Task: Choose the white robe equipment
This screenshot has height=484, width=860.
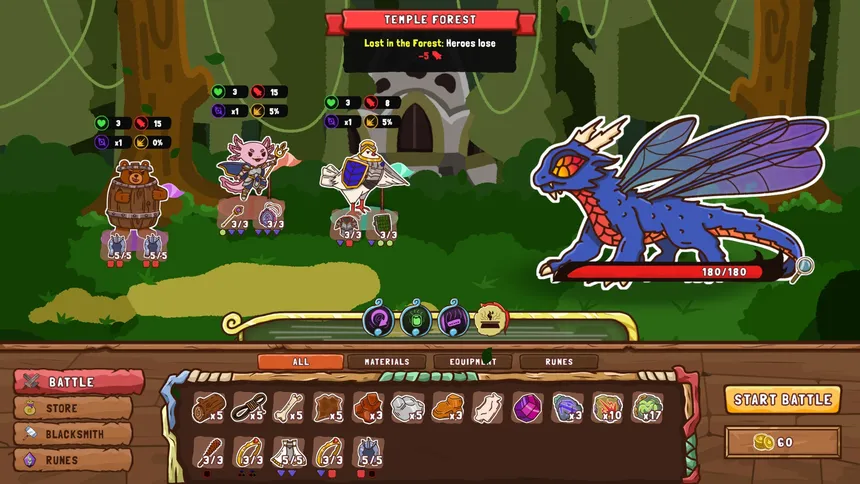Action: (287, 453)
